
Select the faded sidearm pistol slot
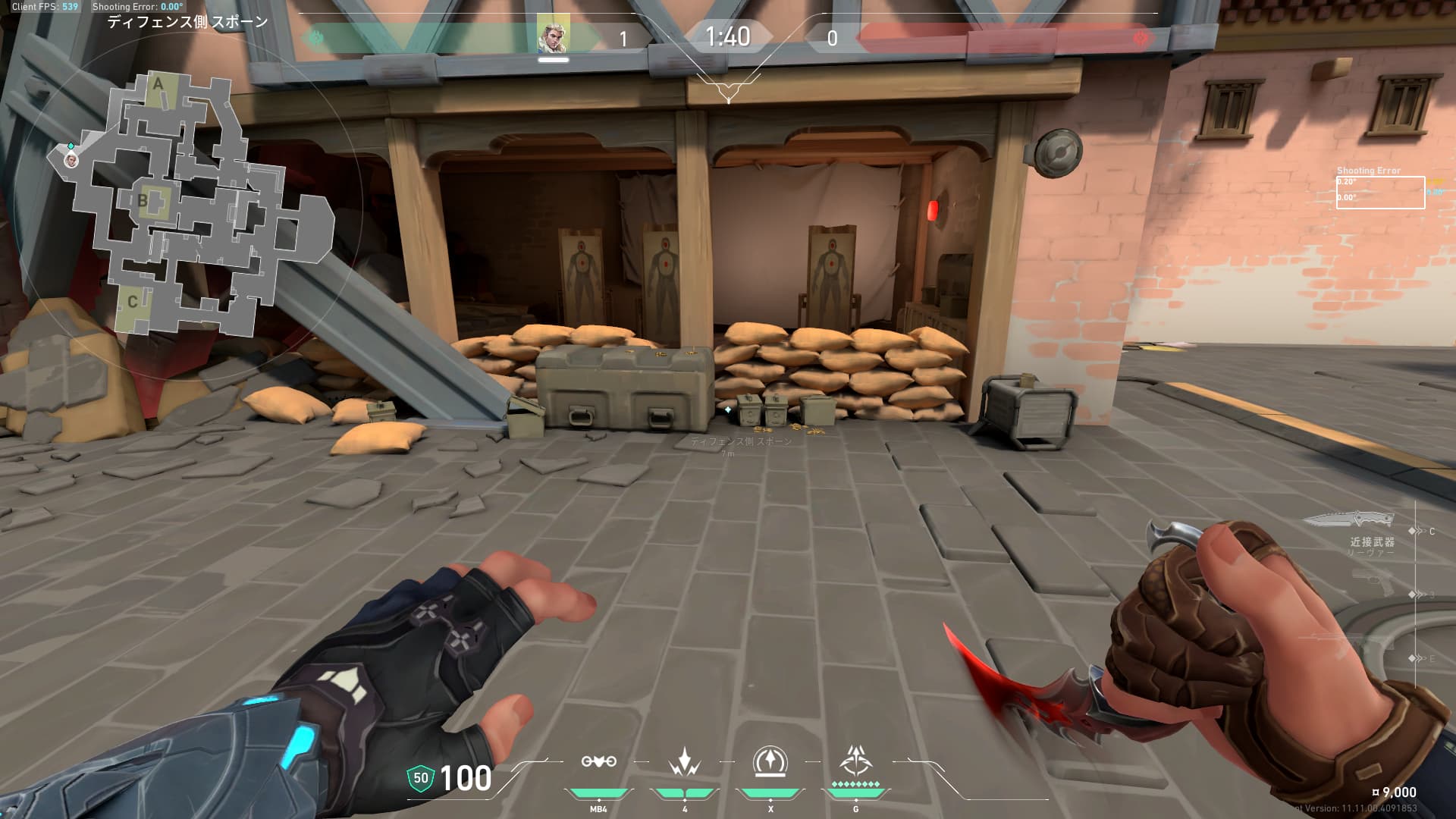point(1372,584)
